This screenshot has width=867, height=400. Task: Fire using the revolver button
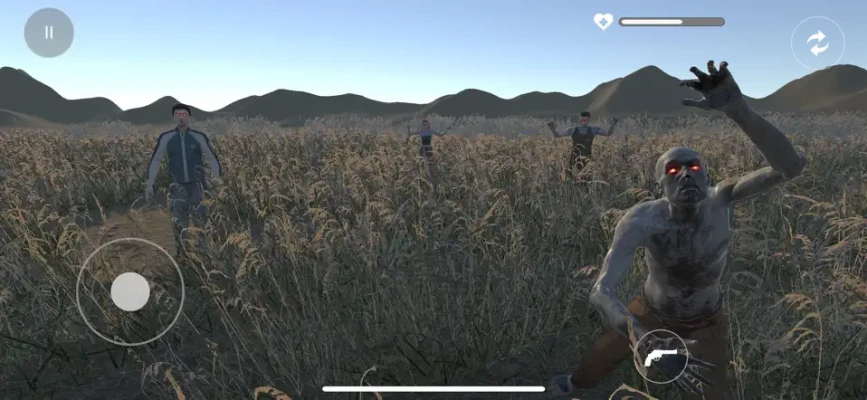[661, 356]
